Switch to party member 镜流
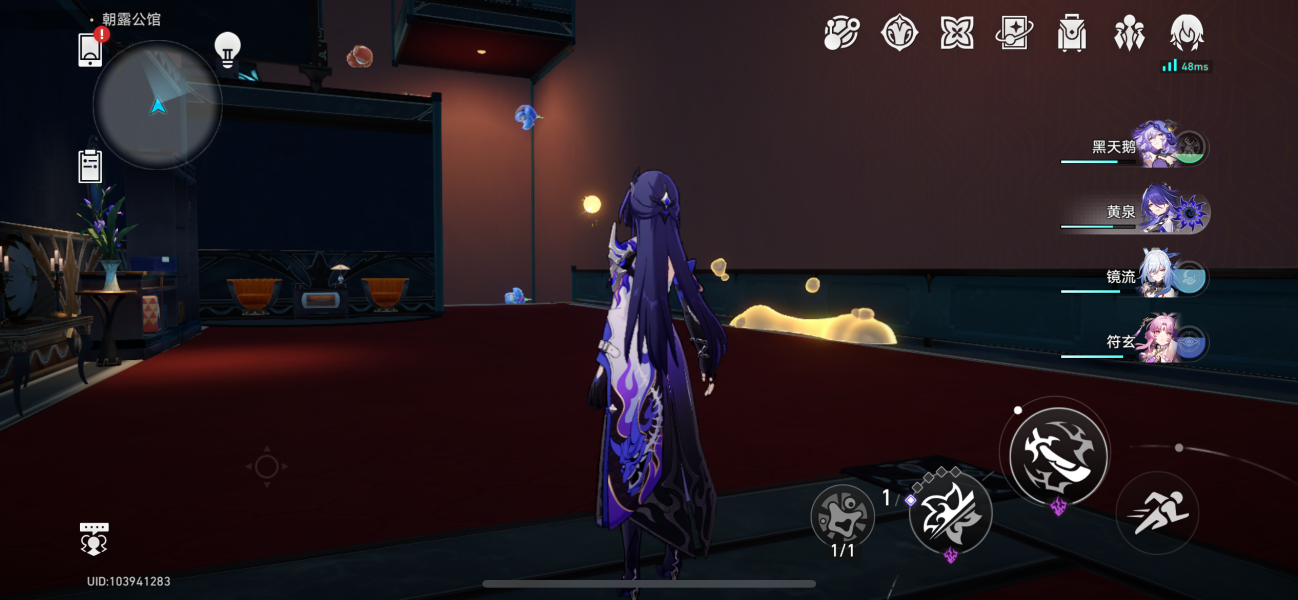The image size is (1298, 600). click(x=1160, y=277)
